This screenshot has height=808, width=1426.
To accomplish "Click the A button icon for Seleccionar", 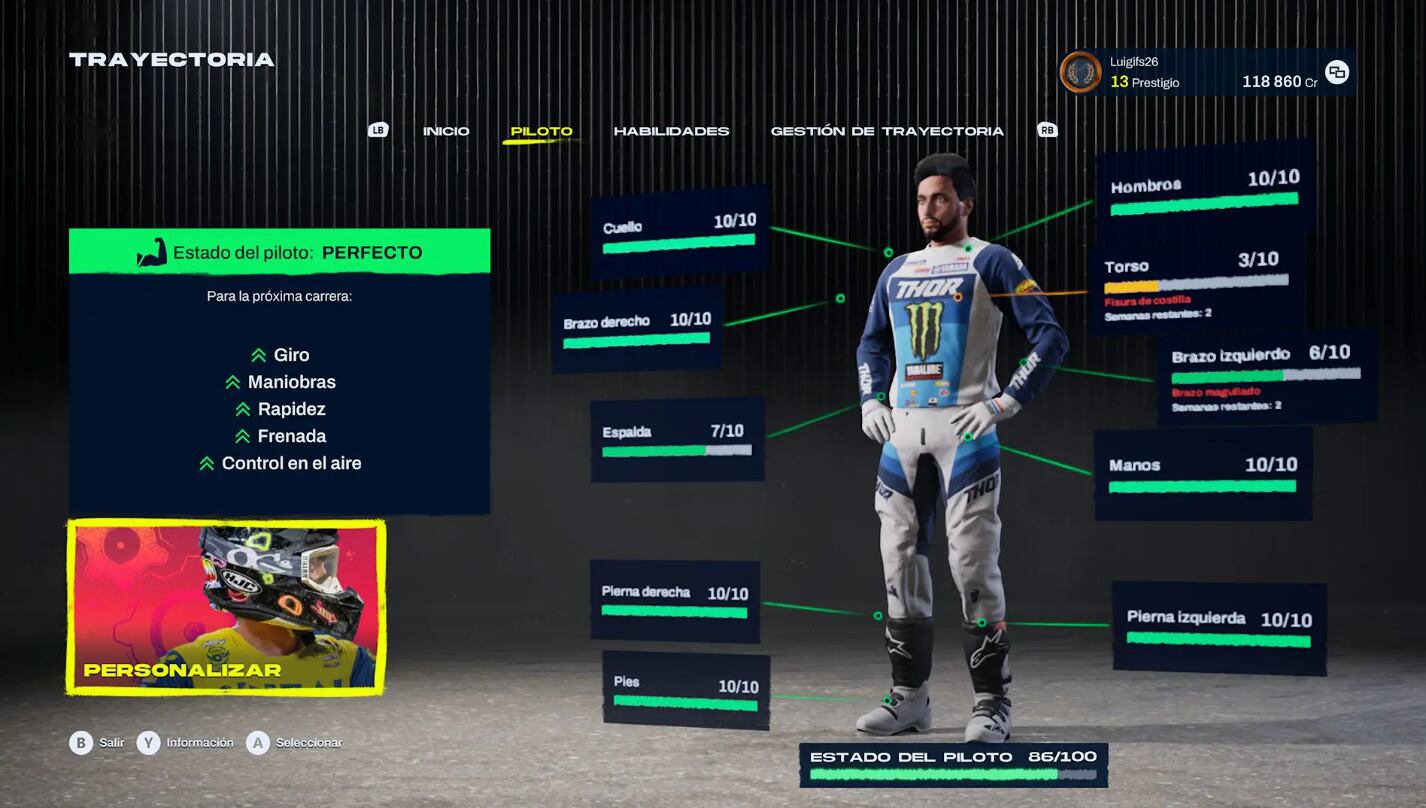I will click(x=257, y=743).
